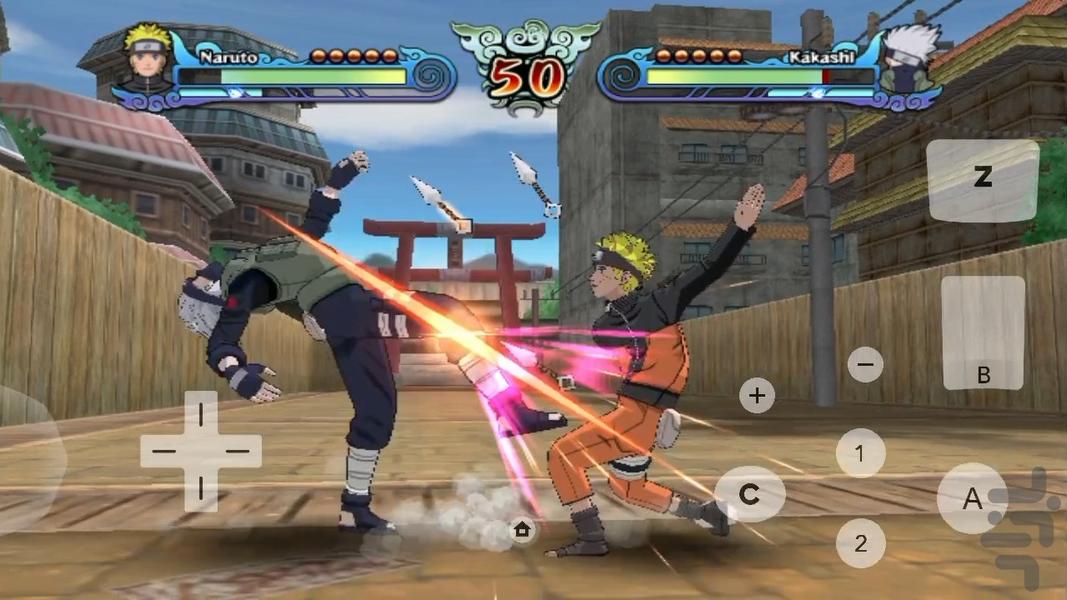This screenshot has width=1067, height=600.
Task: Tap the round A button
Action: pos(971,498)
